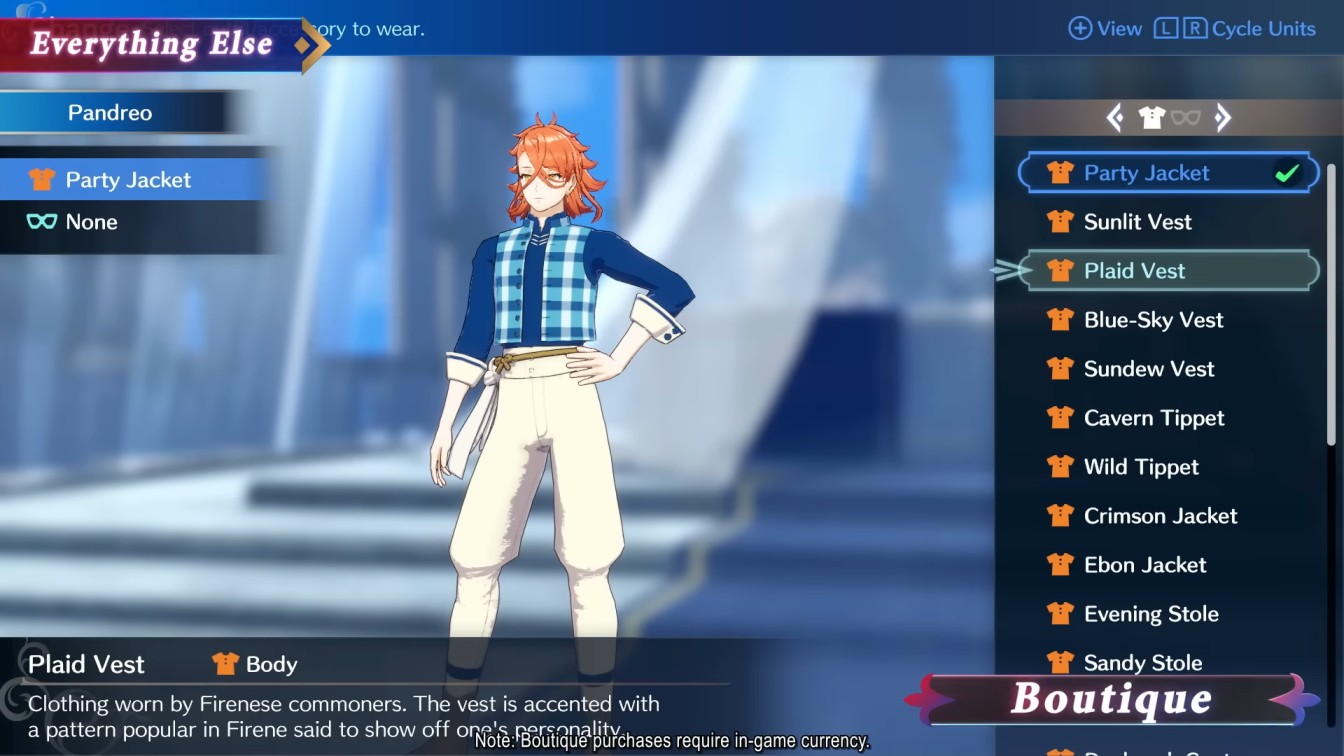Click the shirt icon beside Sandy Stole
Image resolution: width=1344 pixels, height=756 pixels.
[x=1059, y=661]
